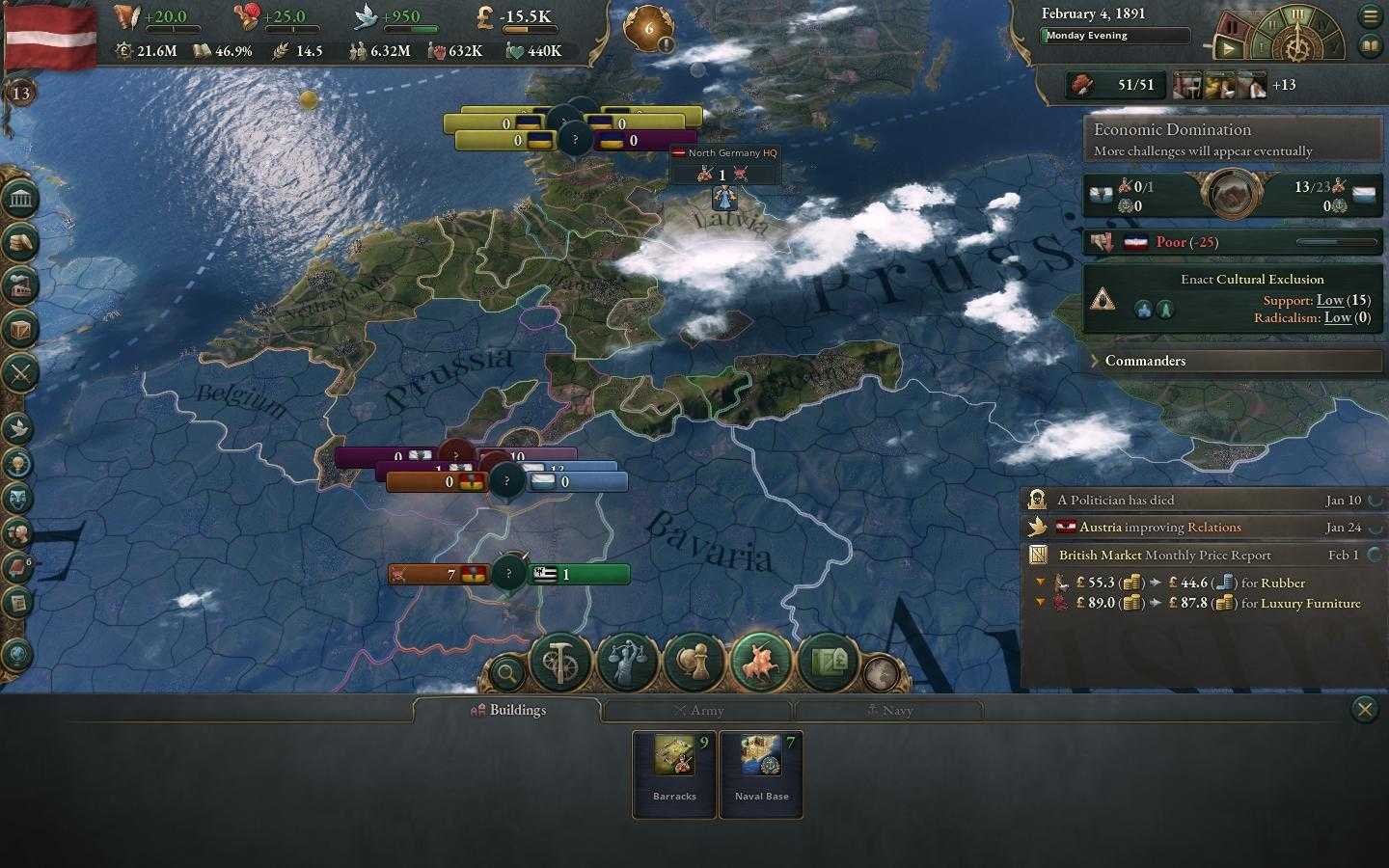The image size is (1389, 868).
Task: Open the Production lens with the hammer icon
Action: coord(559,662)
